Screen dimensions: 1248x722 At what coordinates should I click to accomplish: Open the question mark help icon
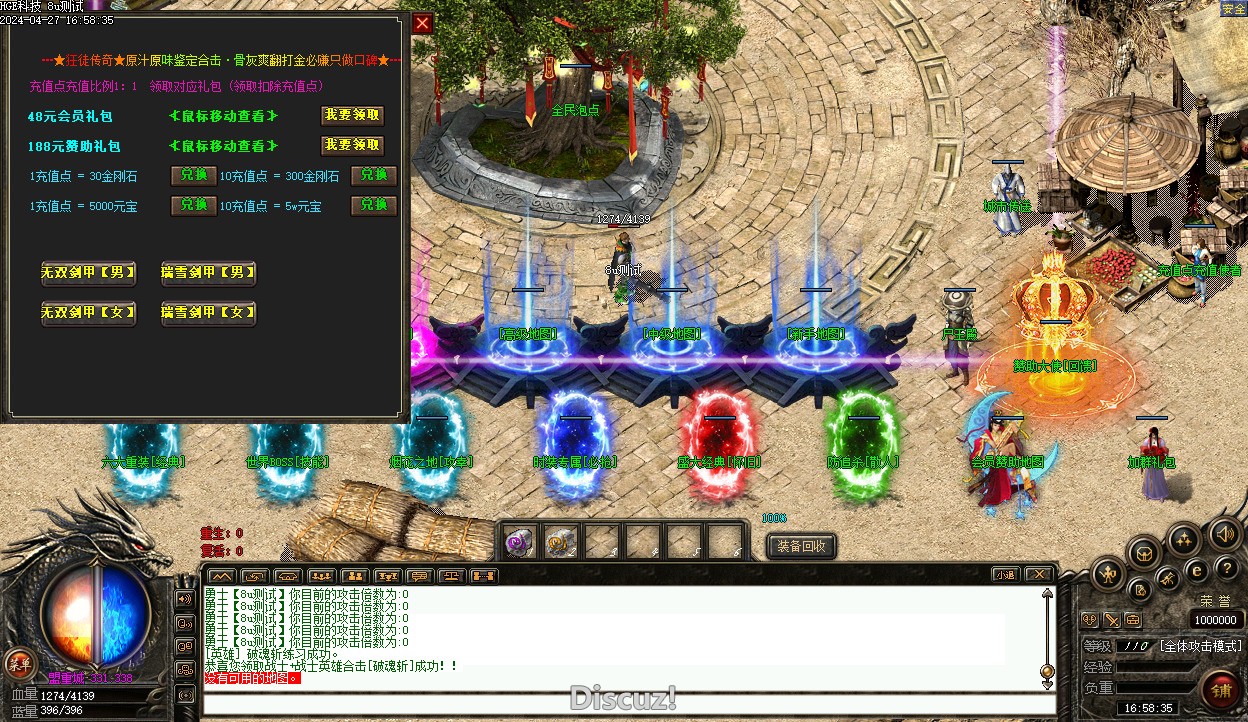[x=1226, y=569]
